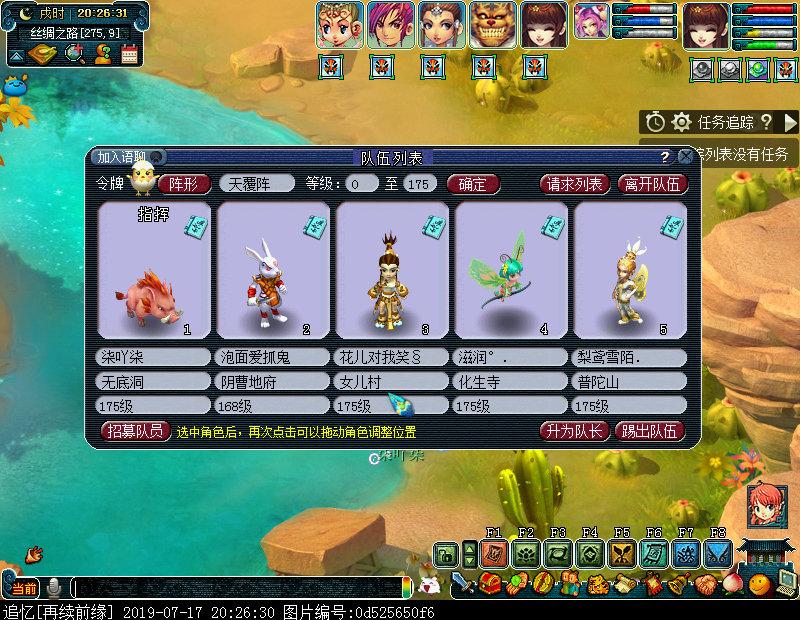Edit the maximum level field showing 175
Screen dimensions: 800x620
[420, 184]
